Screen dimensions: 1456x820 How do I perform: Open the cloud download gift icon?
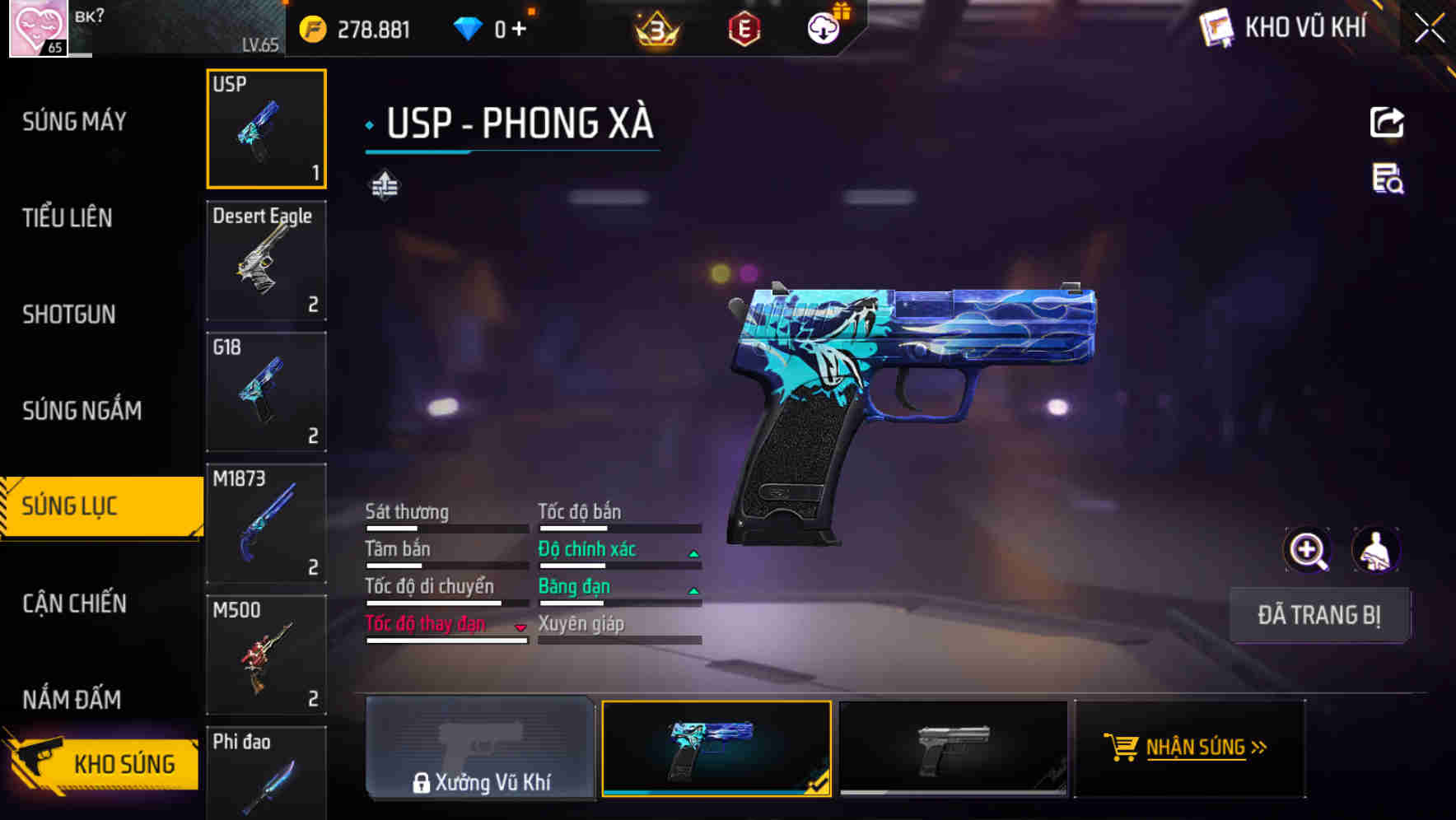click(x=824, y=27)
